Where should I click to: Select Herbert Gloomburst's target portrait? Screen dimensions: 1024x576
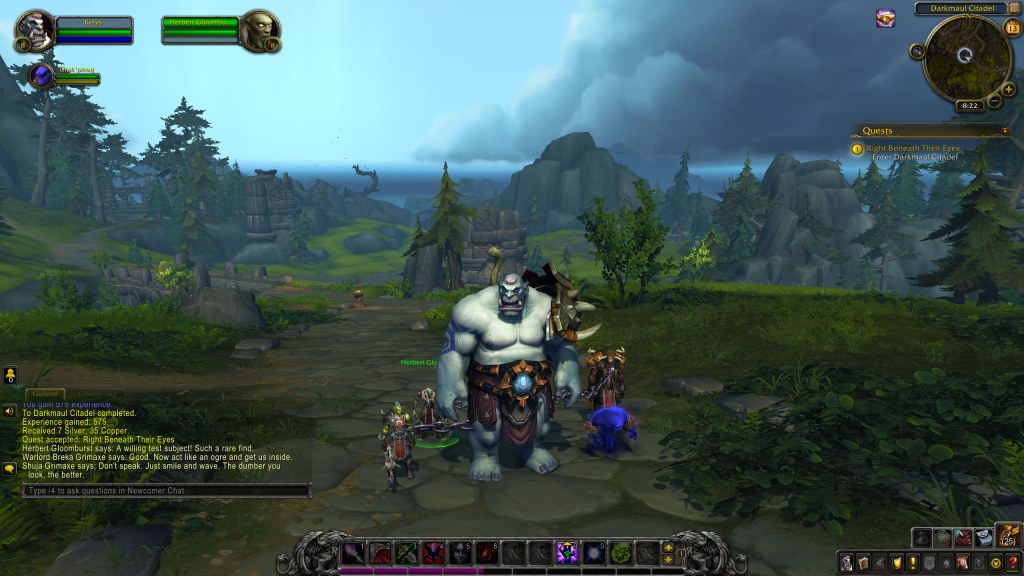(260, 30)
